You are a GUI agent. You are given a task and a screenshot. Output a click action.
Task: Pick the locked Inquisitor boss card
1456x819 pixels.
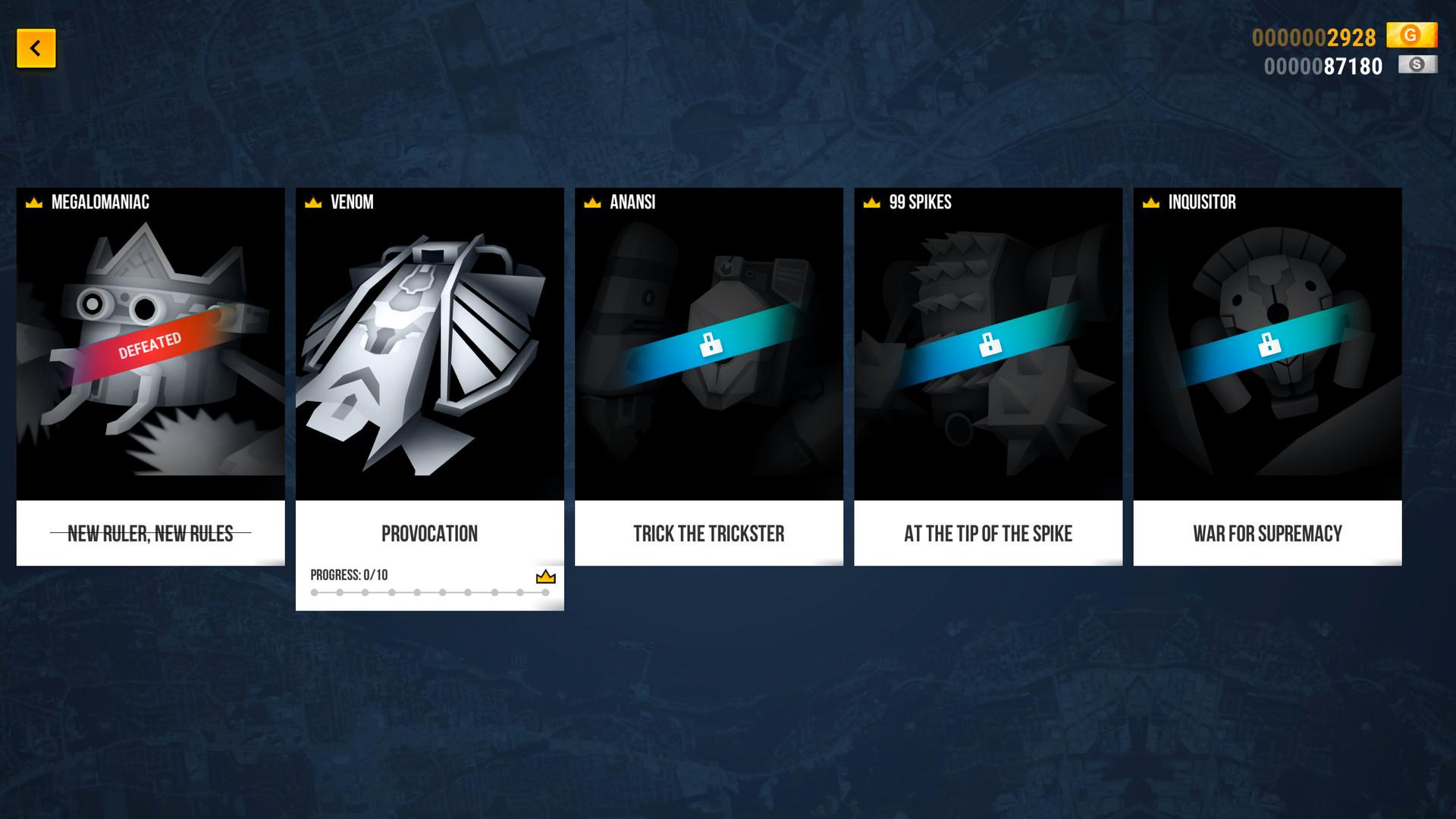click(x=1266, y=345)
